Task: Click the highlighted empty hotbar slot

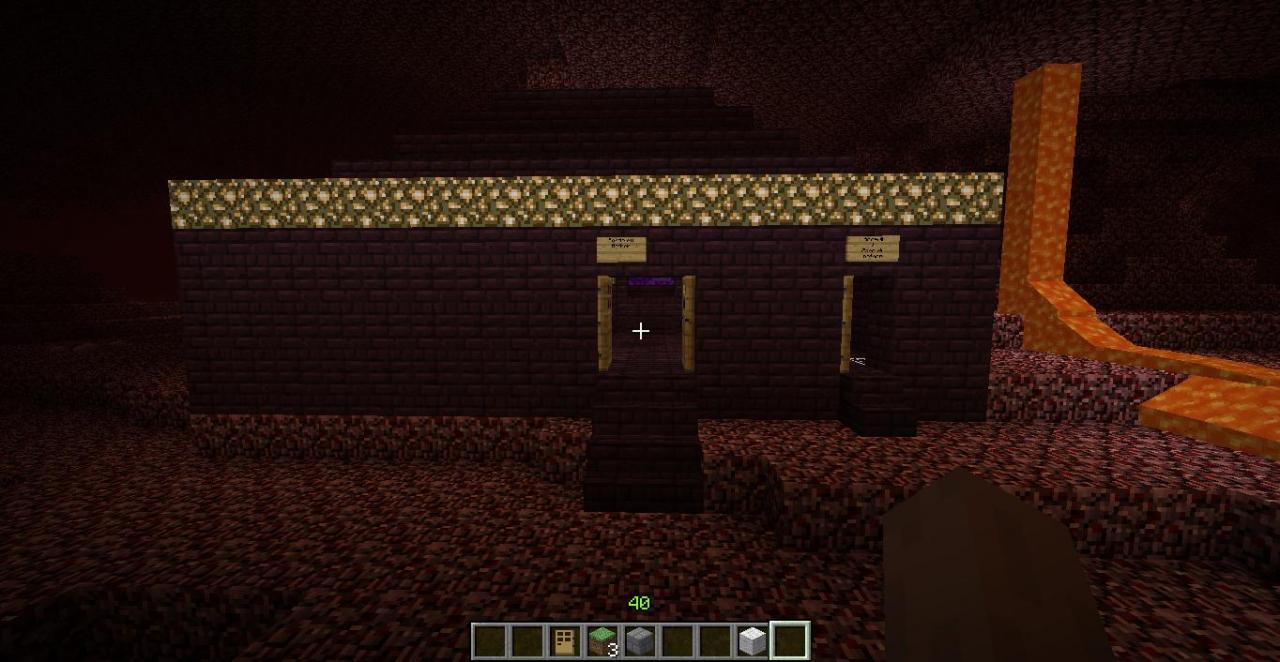Action: coord(790,641)
